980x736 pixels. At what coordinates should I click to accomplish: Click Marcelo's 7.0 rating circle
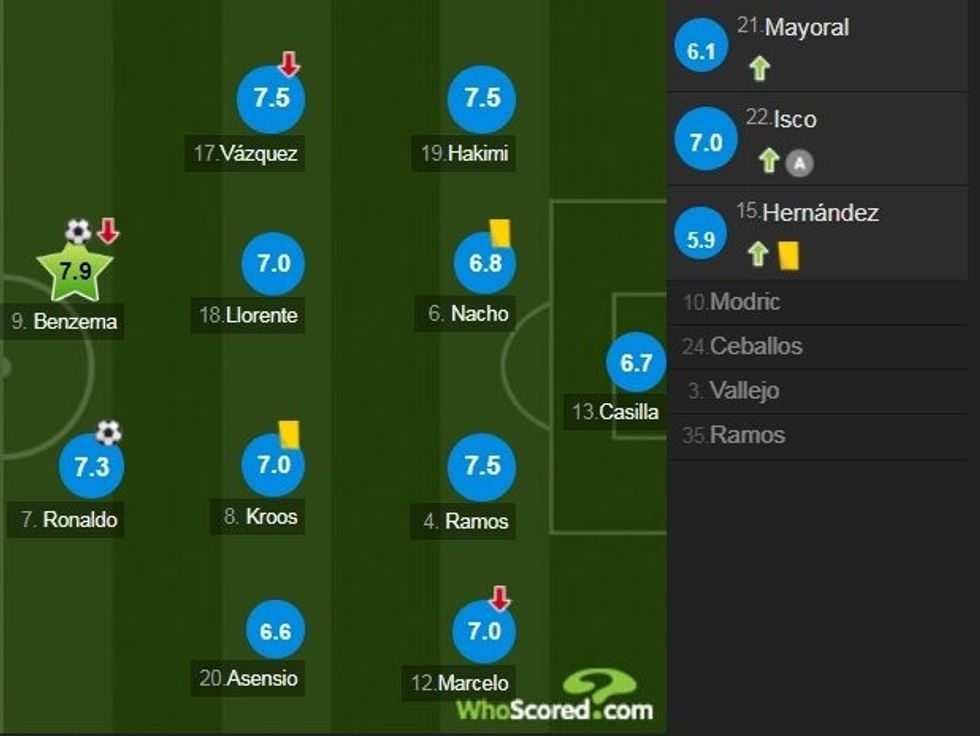[483, 631]
